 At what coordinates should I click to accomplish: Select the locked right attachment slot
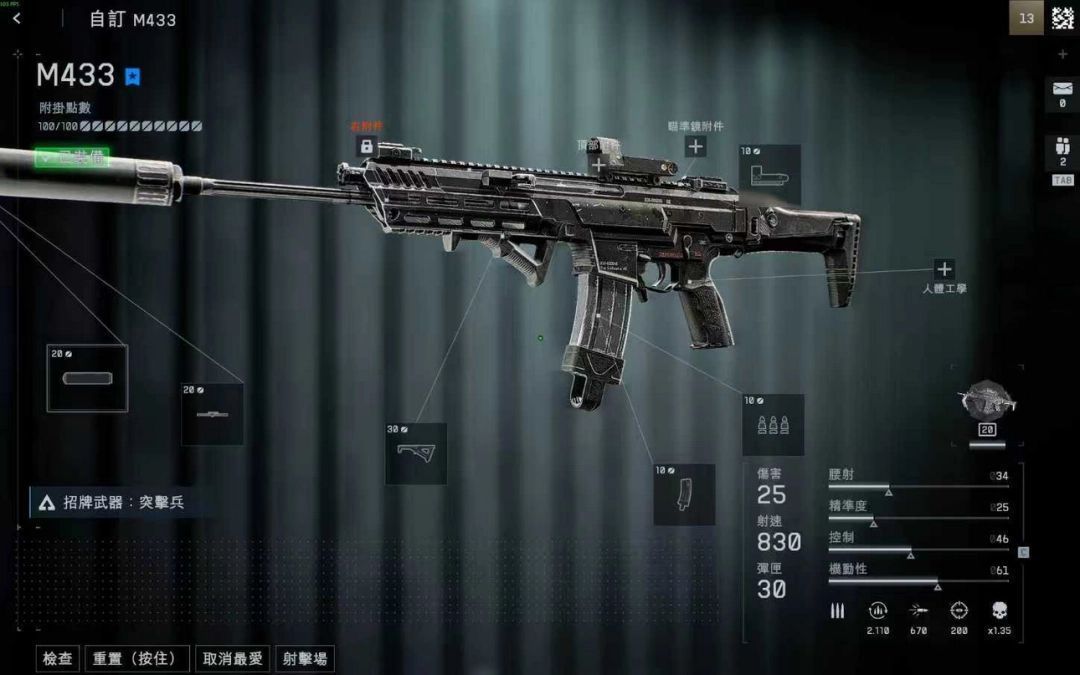(x=366, y=146)
